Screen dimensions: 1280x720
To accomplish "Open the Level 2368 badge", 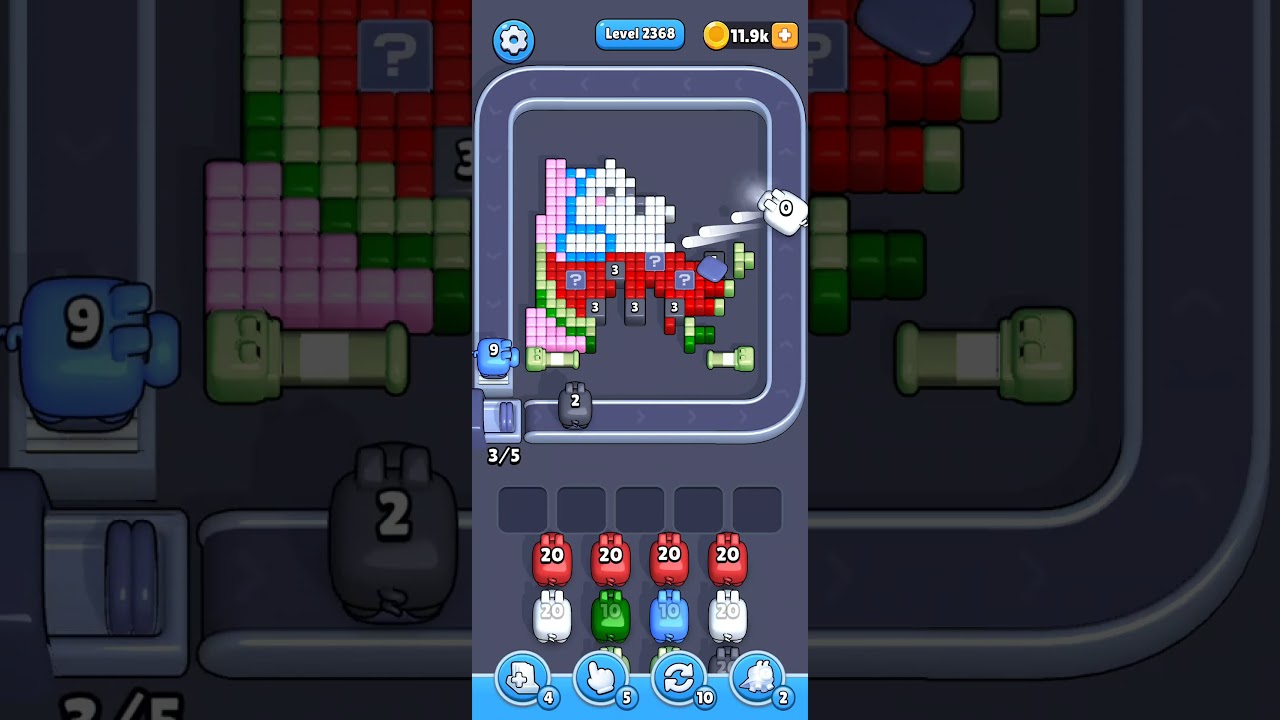I will pyautogui.click(x=640, y=34).
